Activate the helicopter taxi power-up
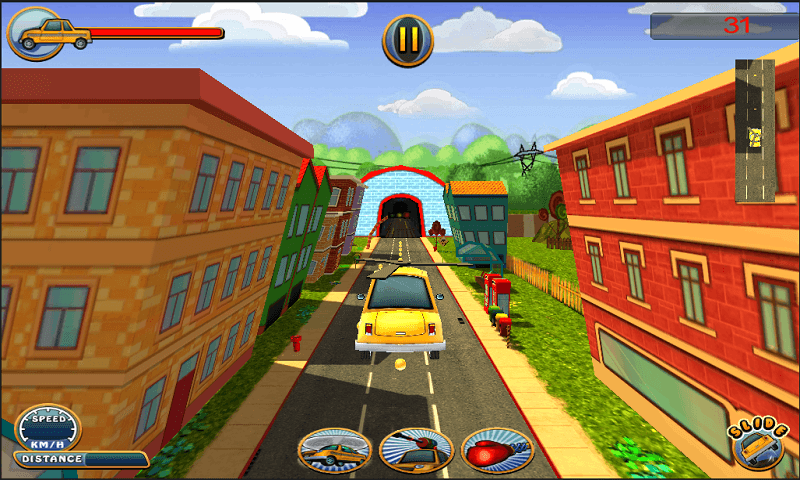 point(335,450)
